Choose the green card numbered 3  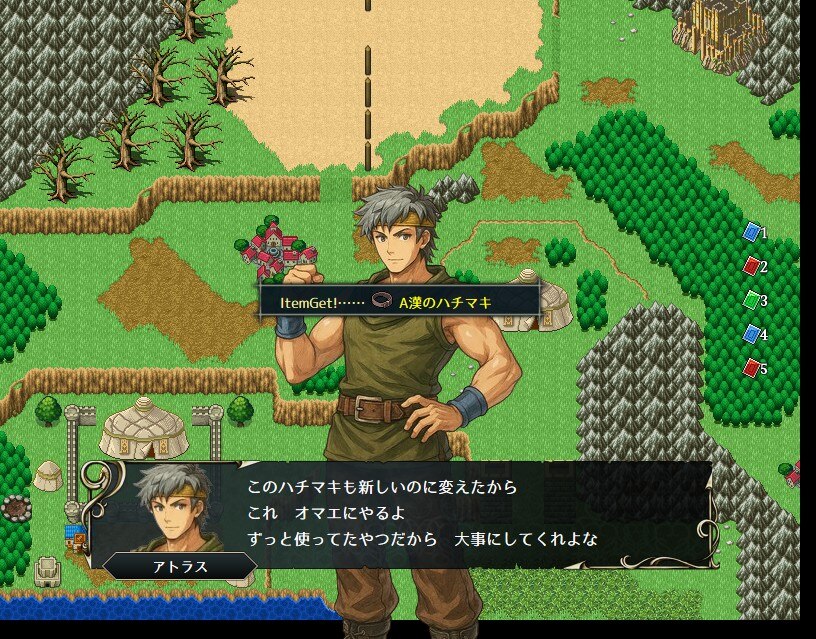coord(752,300)
